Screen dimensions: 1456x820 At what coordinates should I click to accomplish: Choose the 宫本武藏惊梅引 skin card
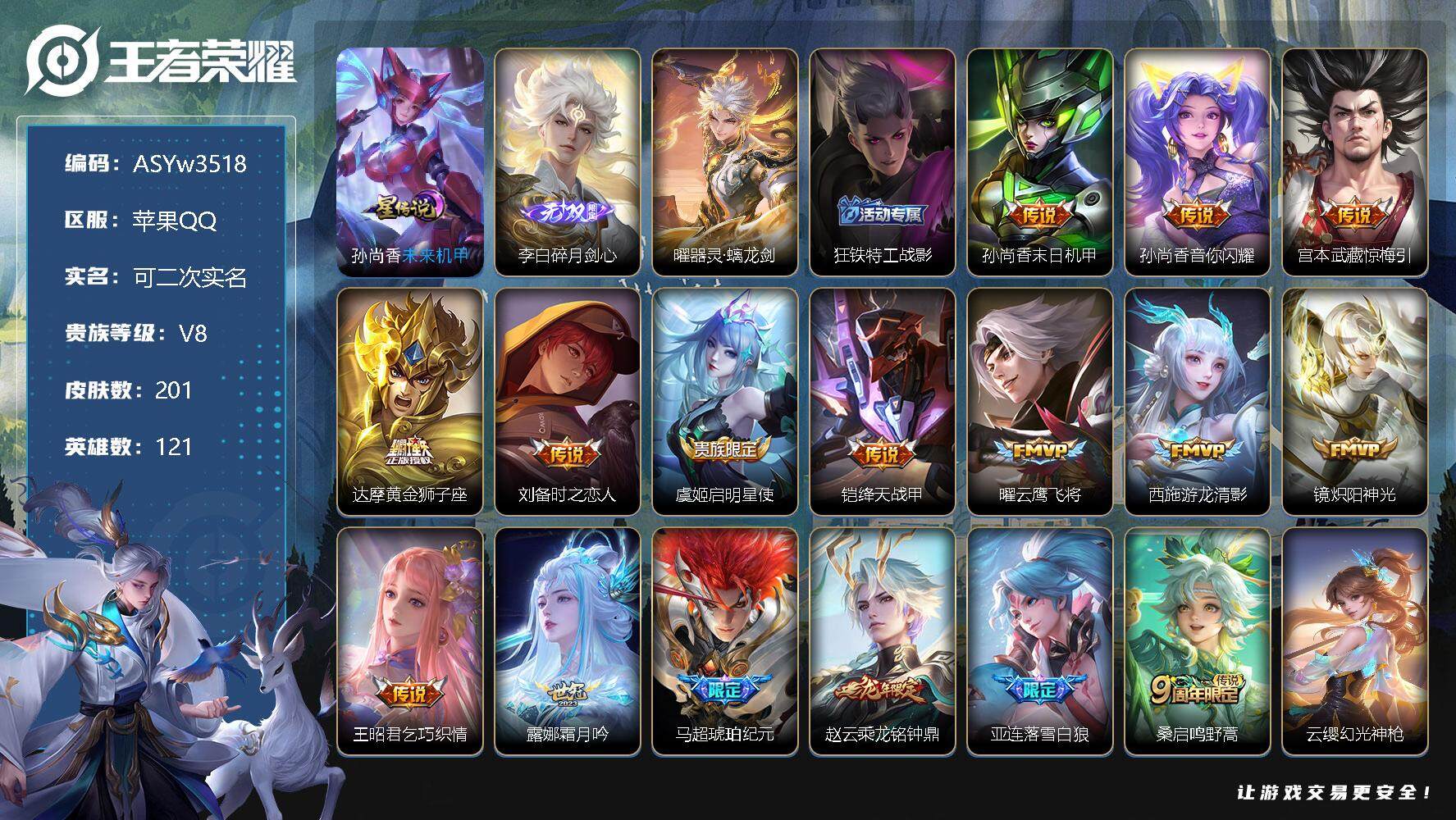point(1355,162)
